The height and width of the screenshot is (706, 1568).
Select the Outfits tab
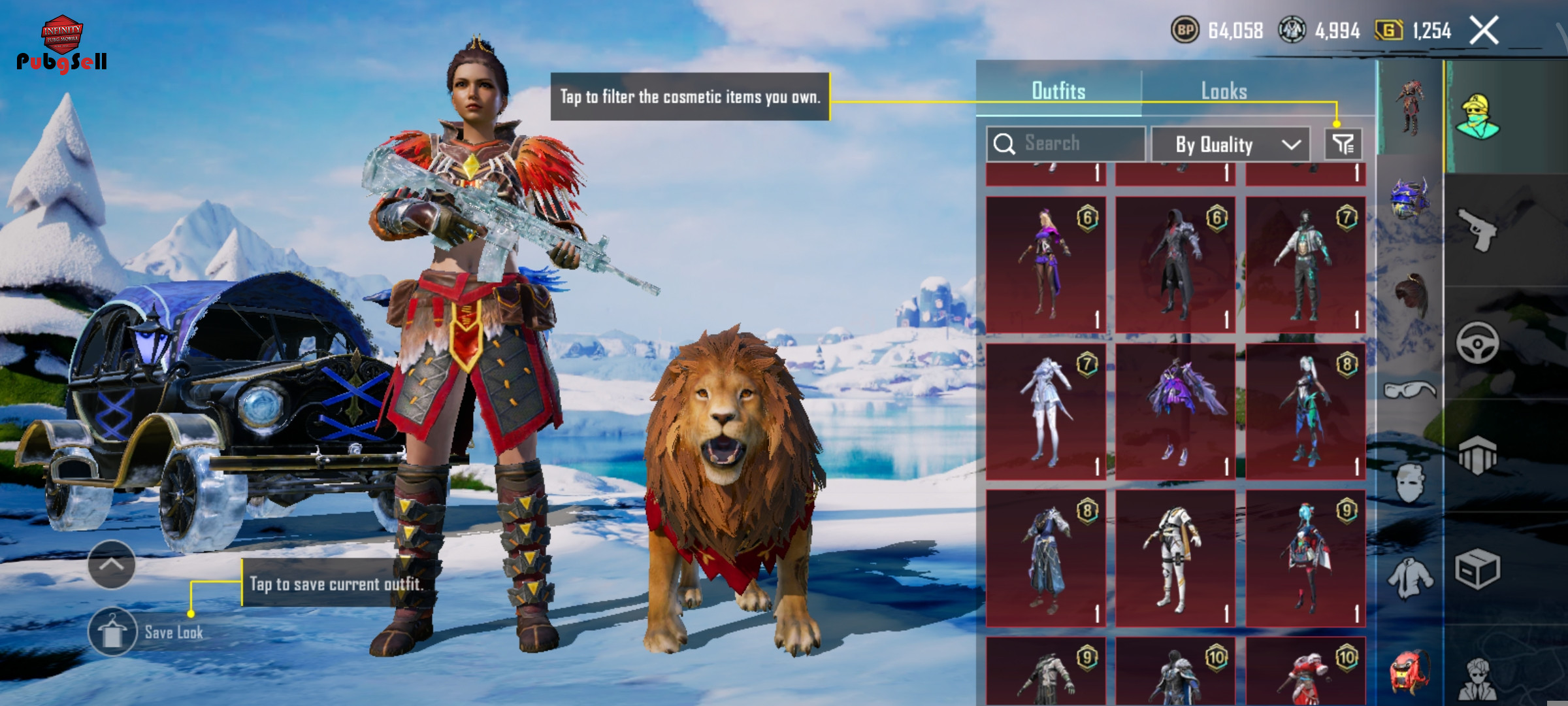1058,92
